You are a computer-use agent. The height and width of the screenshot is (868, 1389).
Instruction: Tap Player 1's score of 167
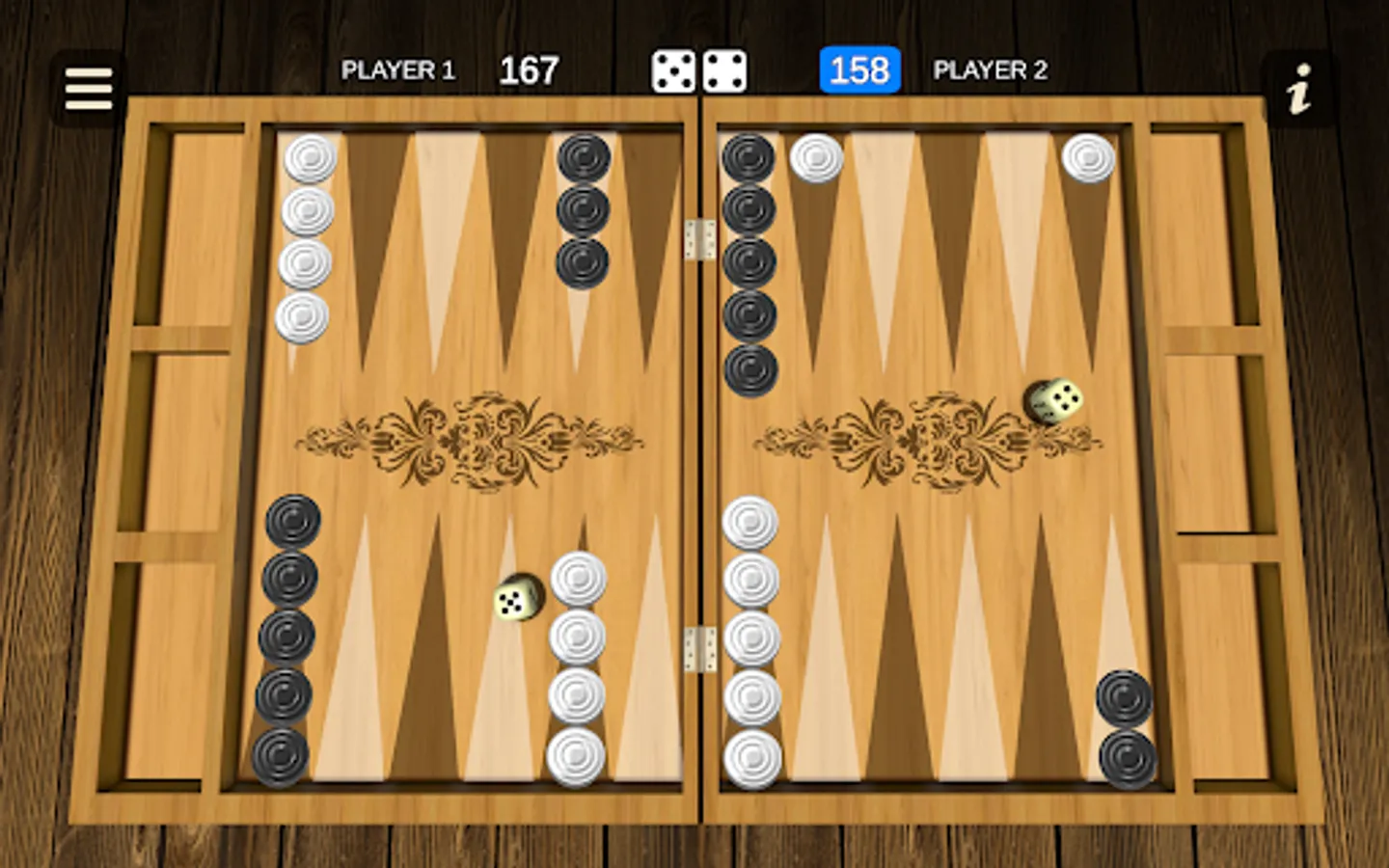click(529, 70)
